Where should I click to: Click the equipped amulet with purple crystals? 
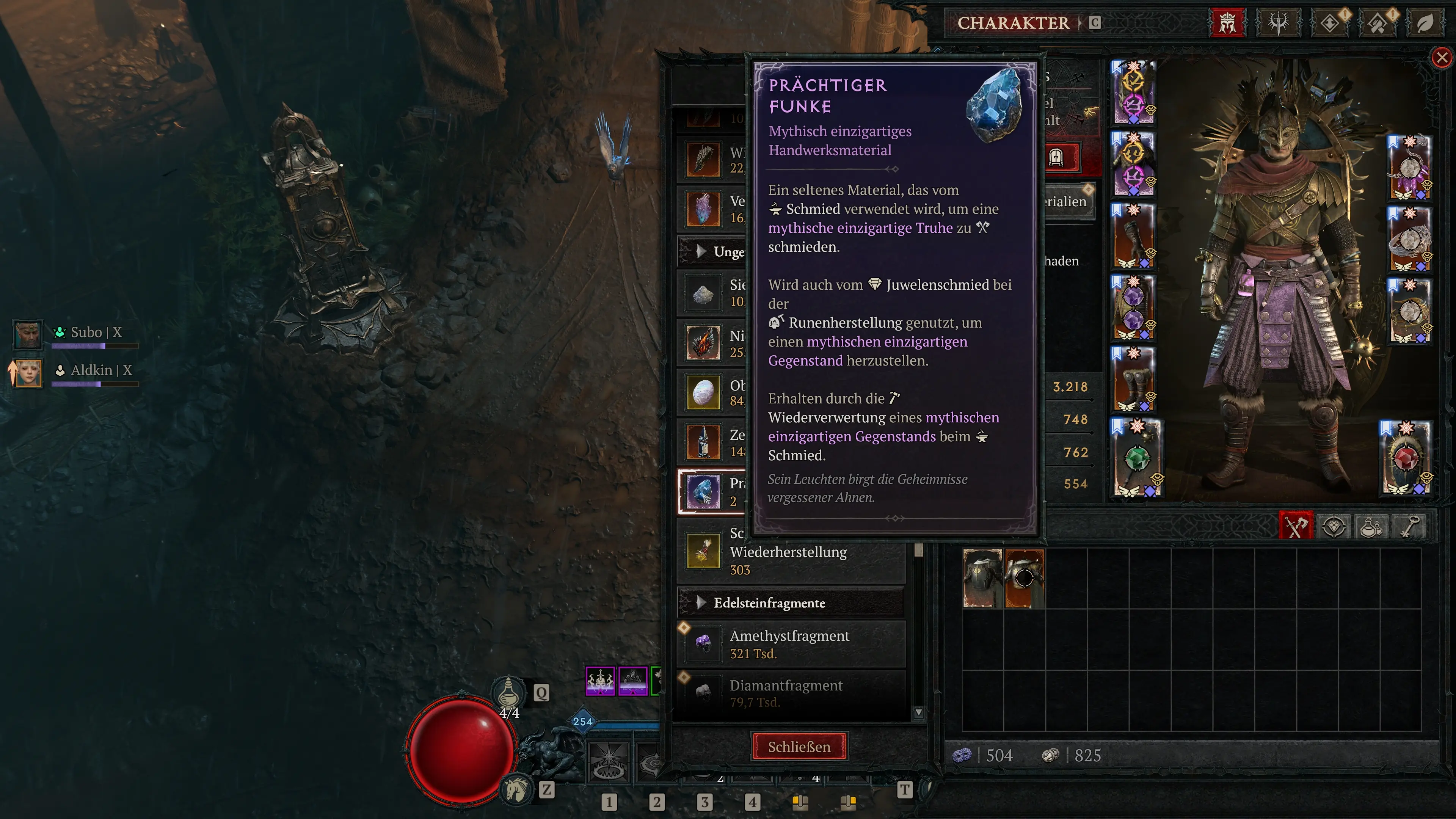pos(1410,168)
